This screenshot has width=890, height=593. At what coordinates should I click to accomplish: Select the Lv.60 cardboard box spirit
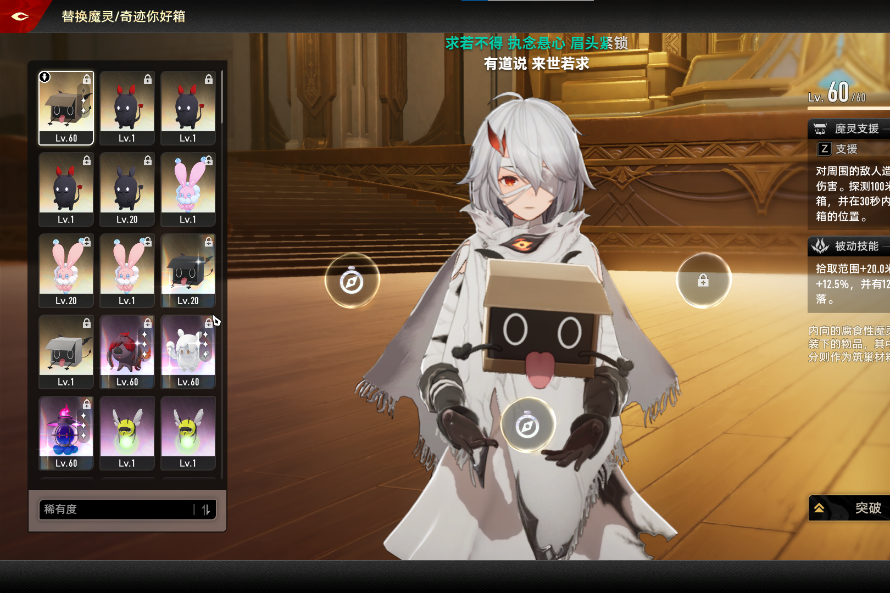point(66,108)
